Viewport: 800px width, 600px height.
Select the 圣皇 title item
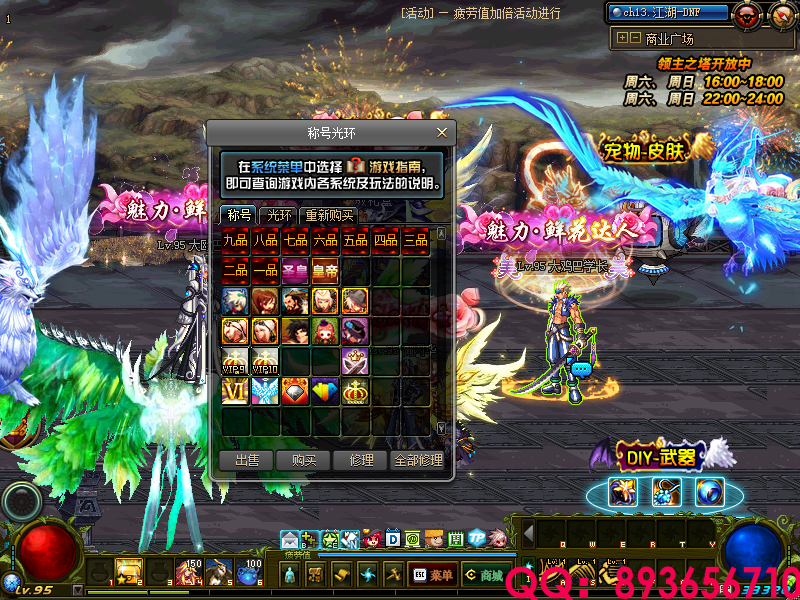click(296, 271)
